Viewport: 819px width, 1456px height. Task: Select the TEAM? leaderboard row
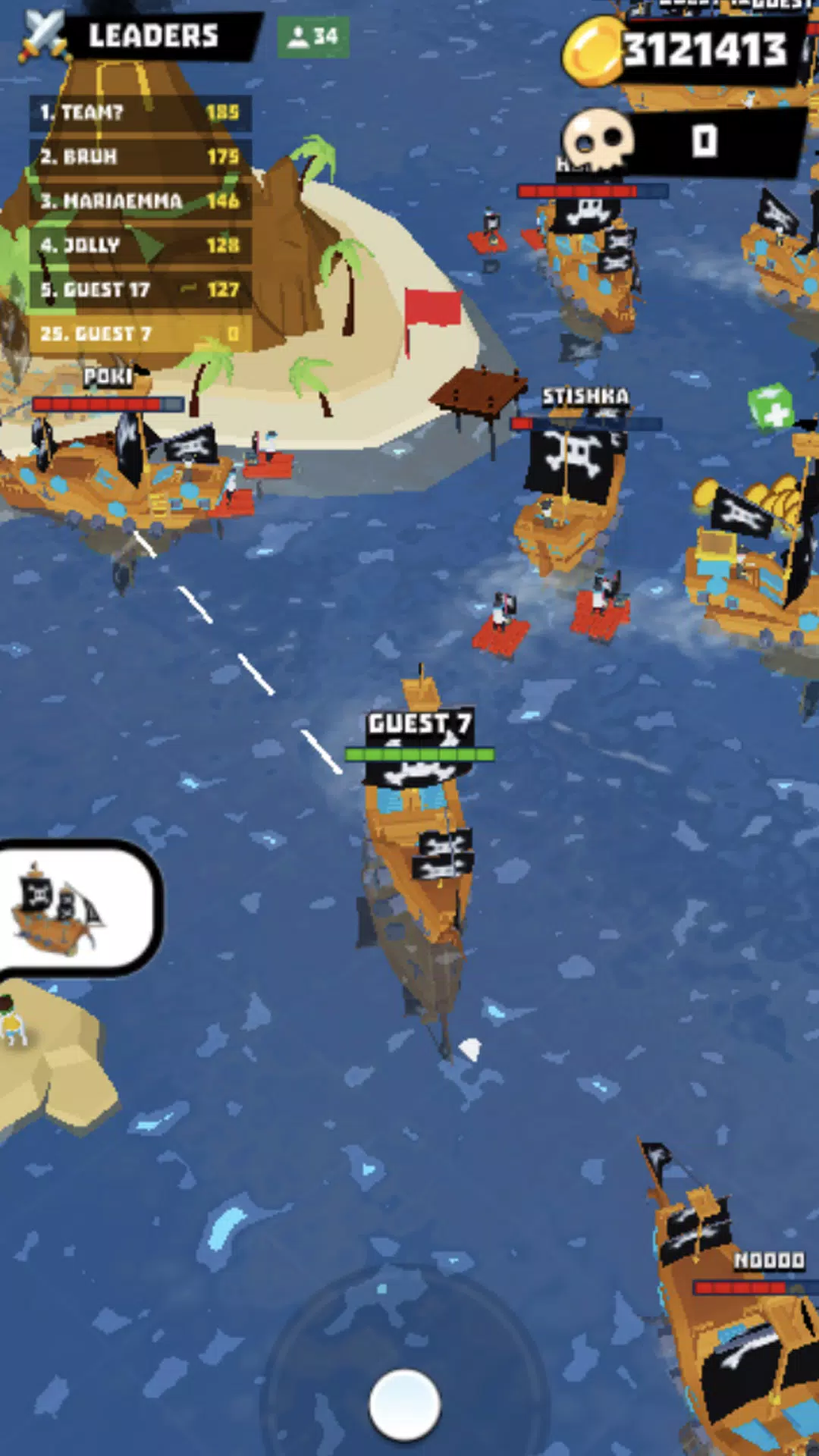[140, 112]
